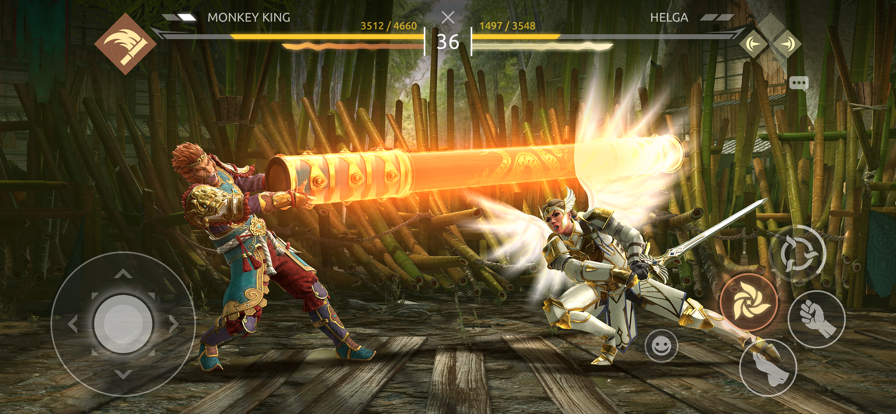Tap Monkey King's diamond ability icon
896x414 pixels.
coord(125,44)
